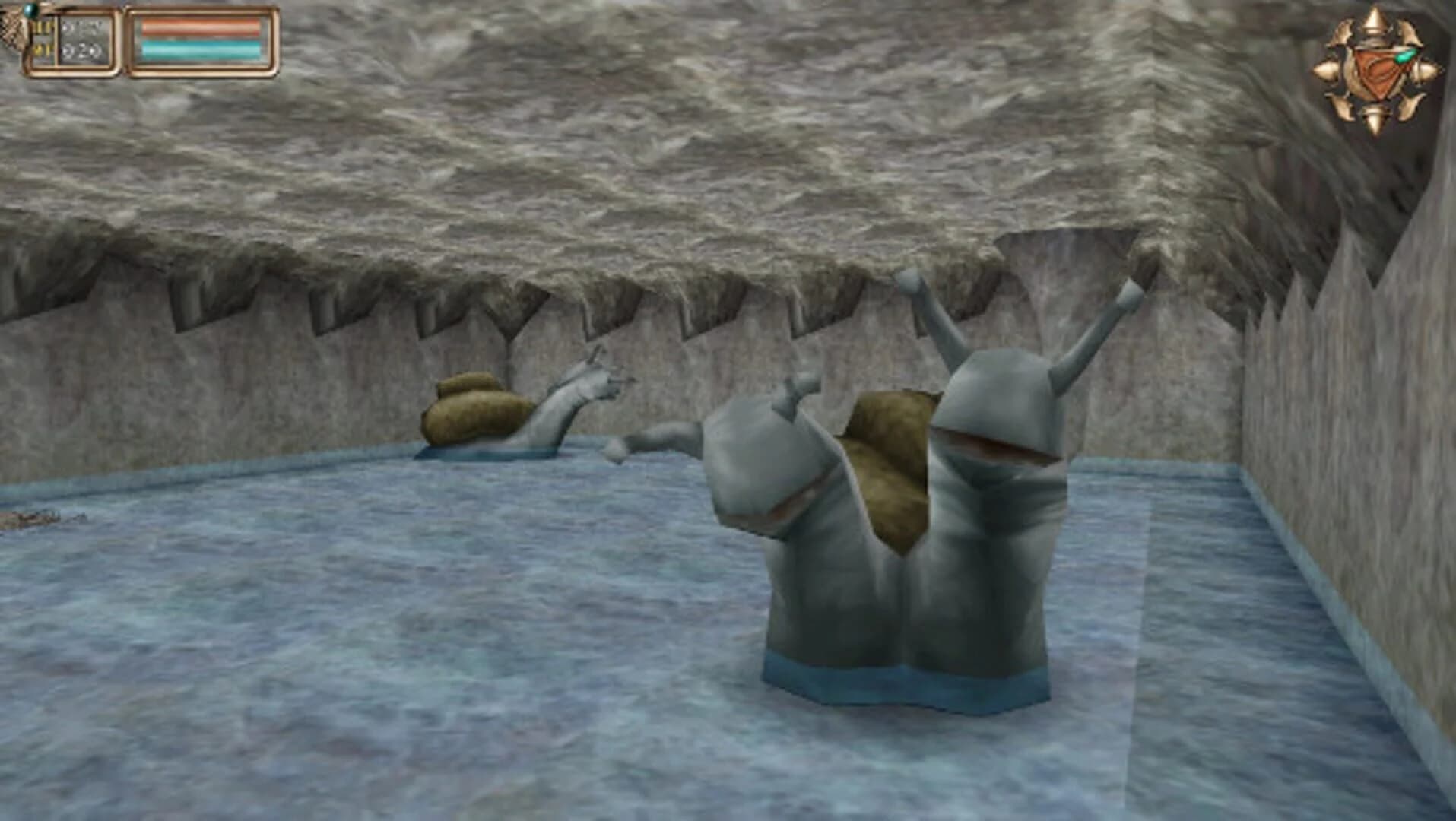Viewport: 1456px width, 821px height.
Task: Click the spiked top prong of the emblem
Action: click(1373, 19)
